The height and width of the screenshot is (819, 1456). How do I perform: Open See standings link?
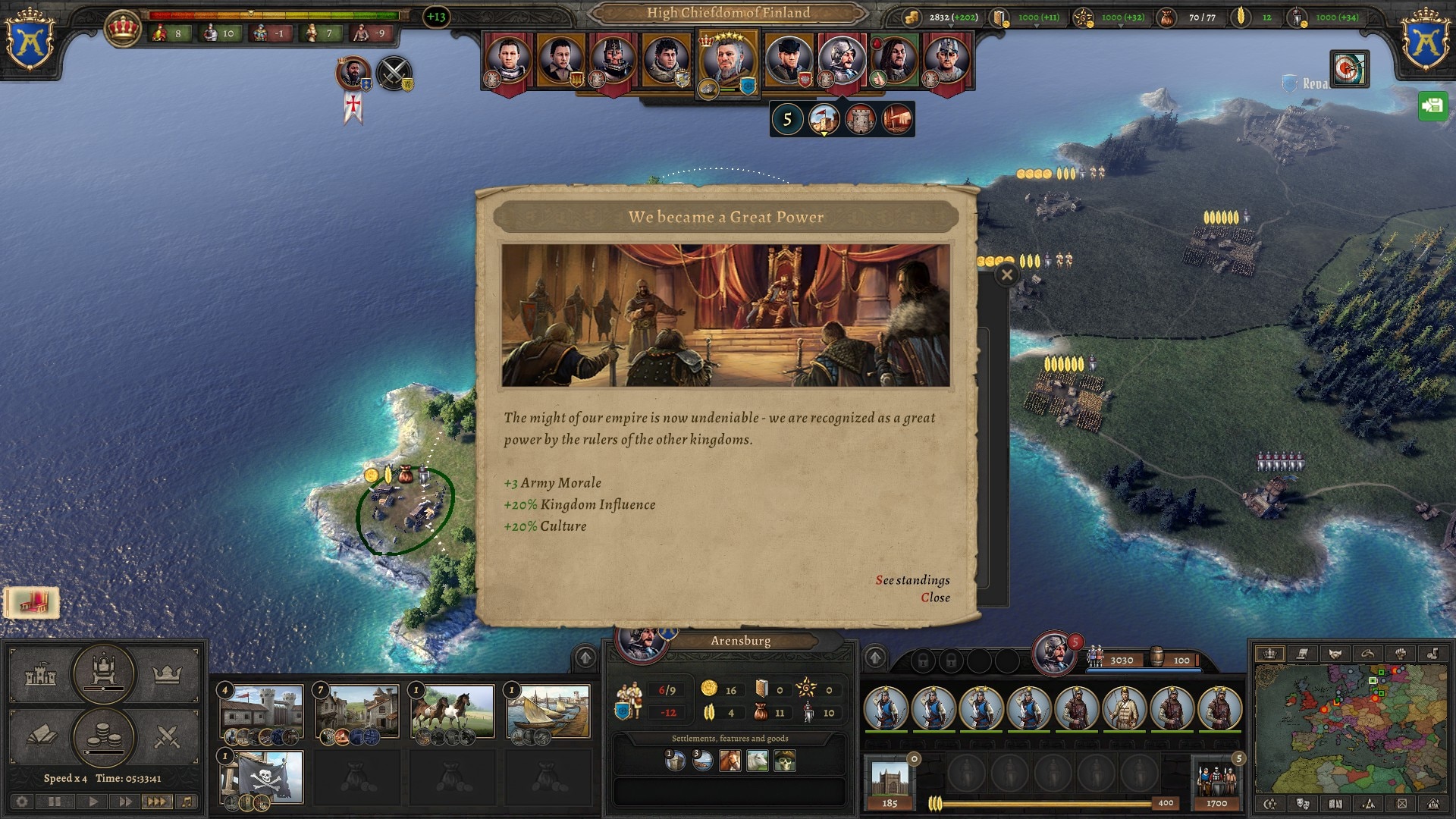[x=912, y=580]
